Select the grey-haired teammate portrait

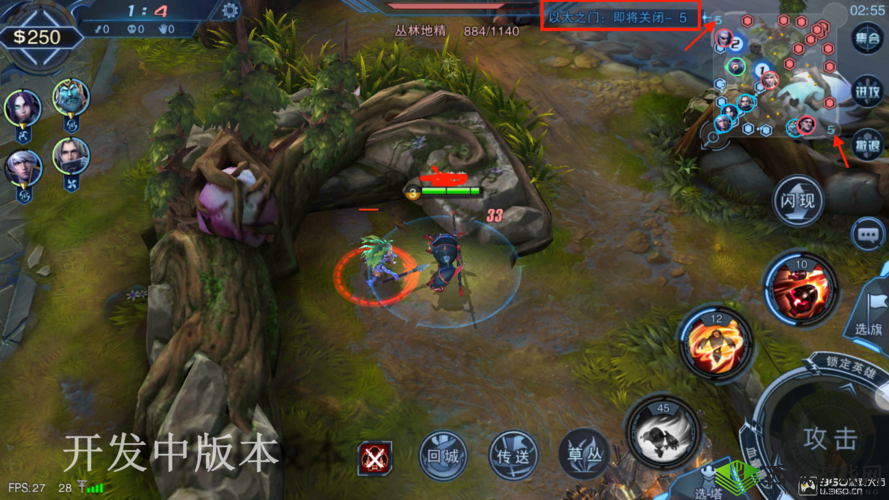click(x=71, y=155)
